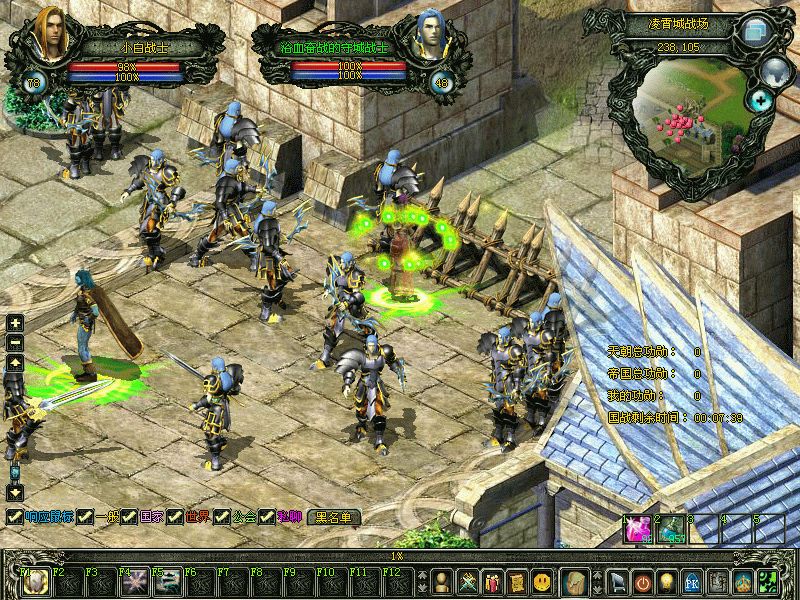Activate the F1 skill slot
Viewport: 800px width, 600px height.
(34, 582)
